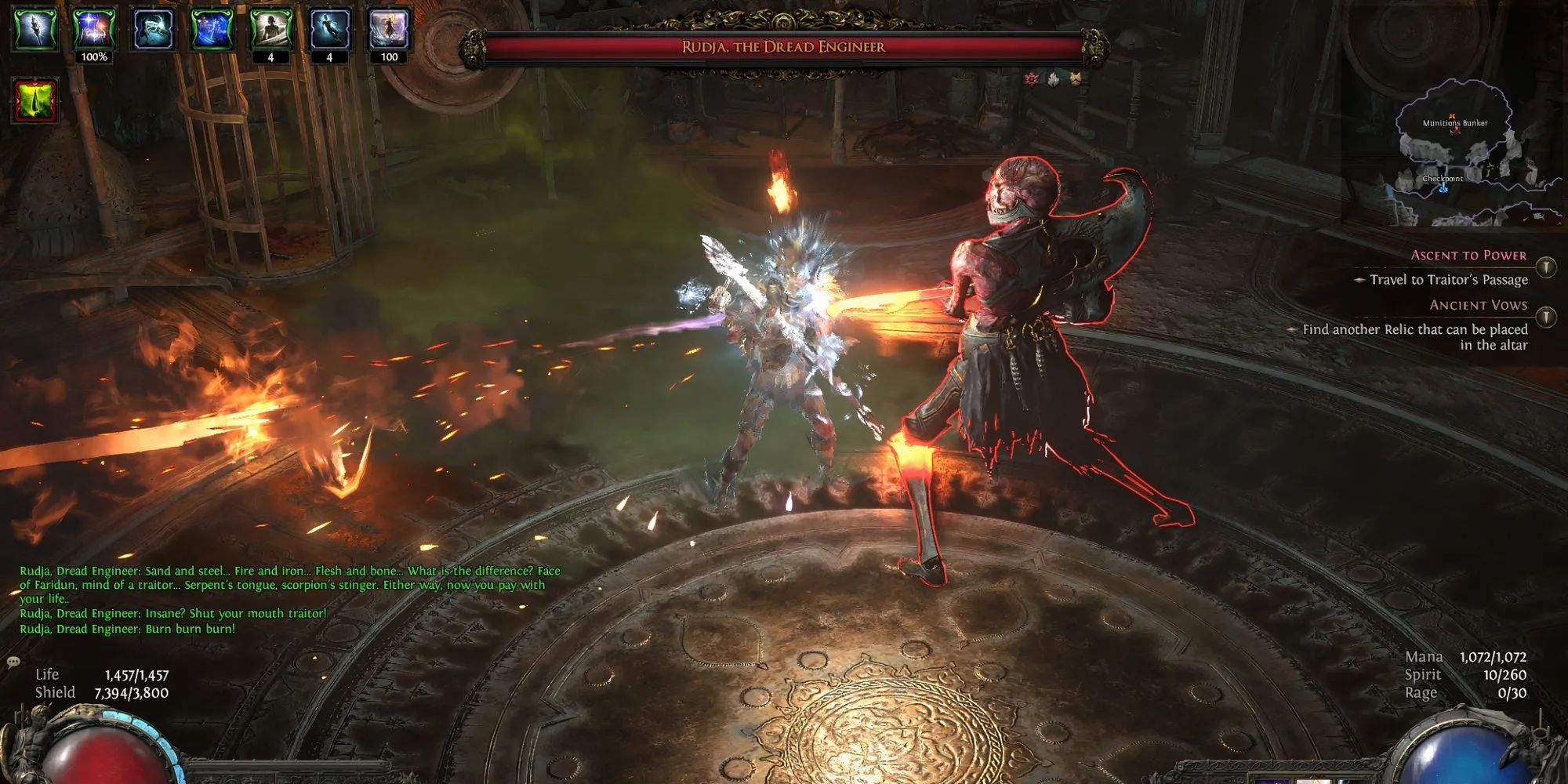1568x784 pixels.
Task: Toggle the Ascent to Power quest pin
Action: click(x=1545, y=267)
